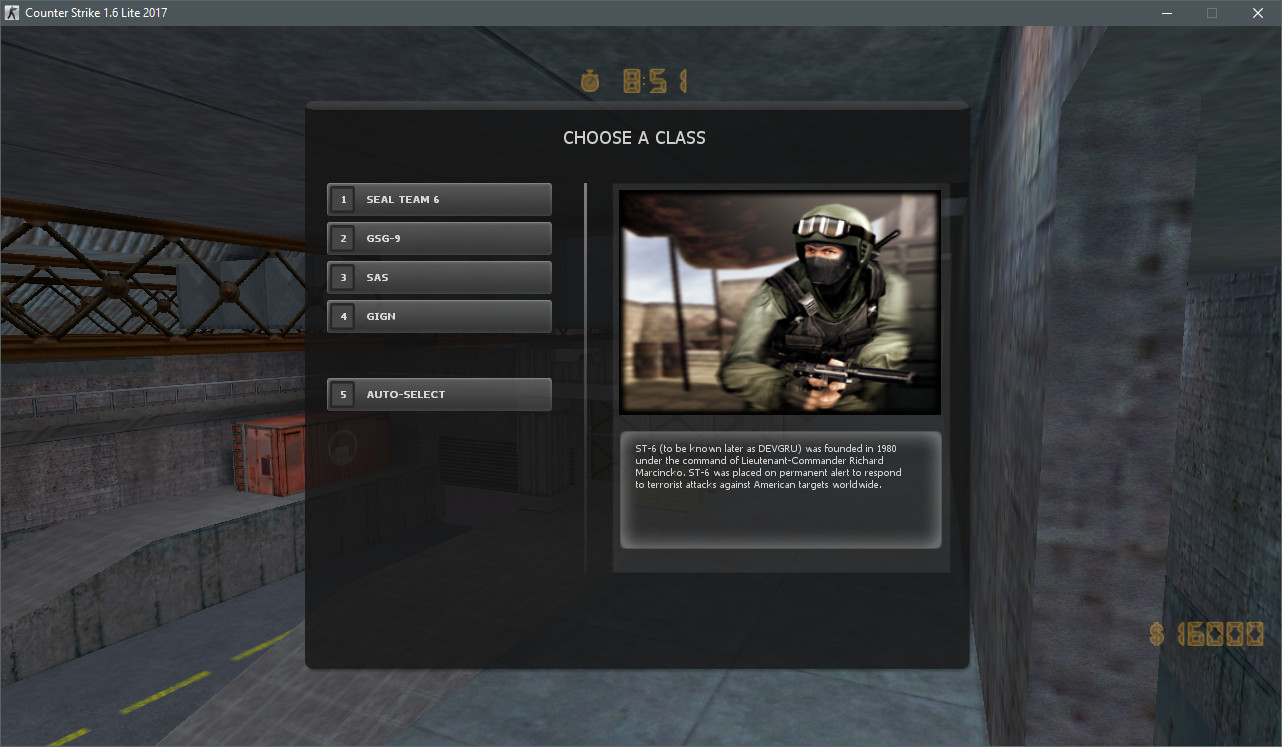Click the SEAL Team 6 soldier portrait

tap(779, 302)
